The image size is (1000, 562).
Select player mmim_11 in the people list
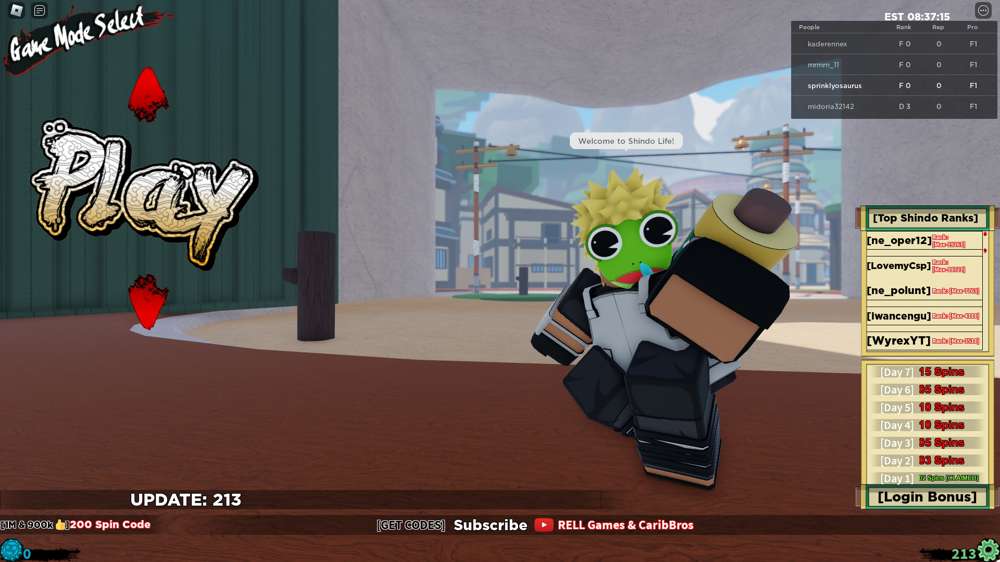(x=823, y=65)
